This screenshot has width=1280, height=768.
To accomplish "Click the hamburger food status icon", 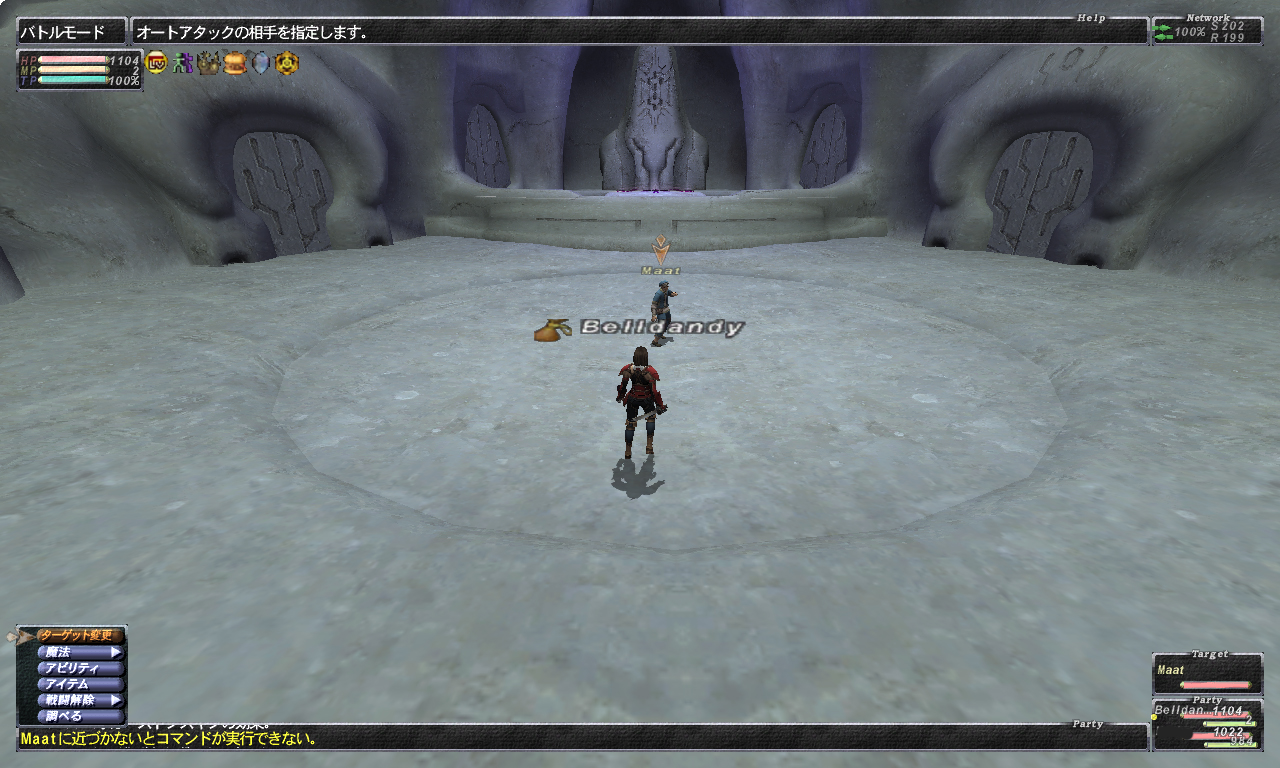I will pyautogui.click(x=235, y=63).
